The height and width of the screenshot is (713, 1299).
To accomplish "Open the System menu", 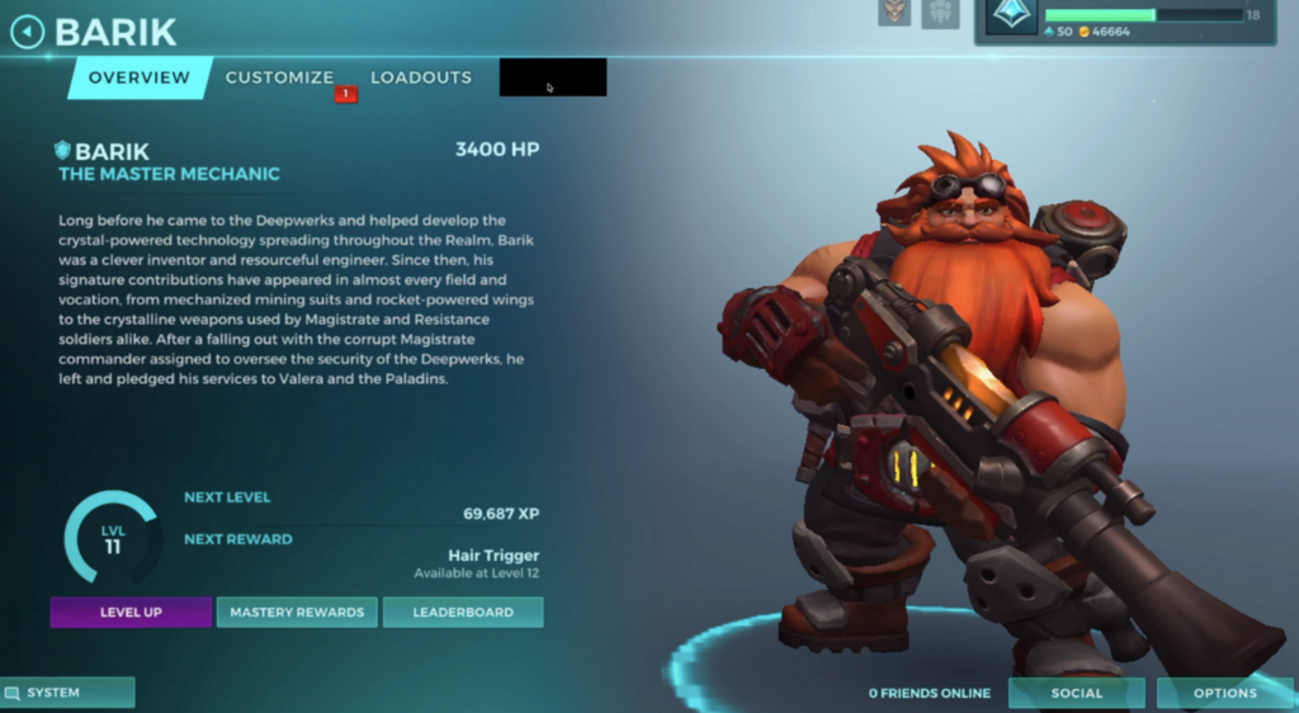I will point(67,692).
